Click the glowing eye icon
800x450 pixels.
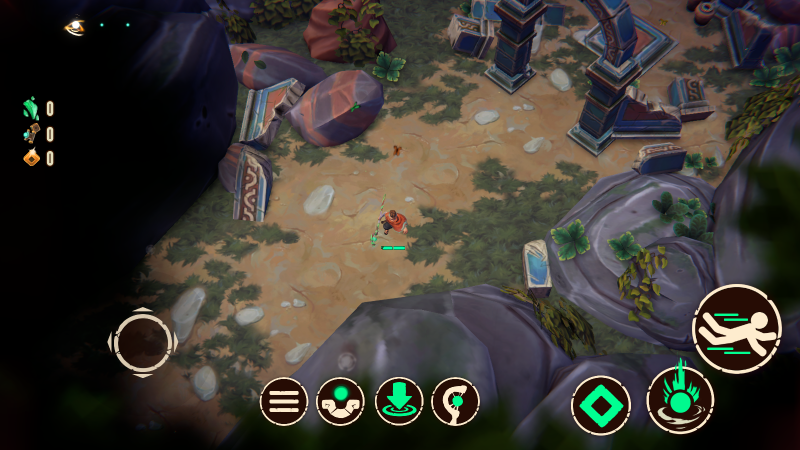click(75, 27)
